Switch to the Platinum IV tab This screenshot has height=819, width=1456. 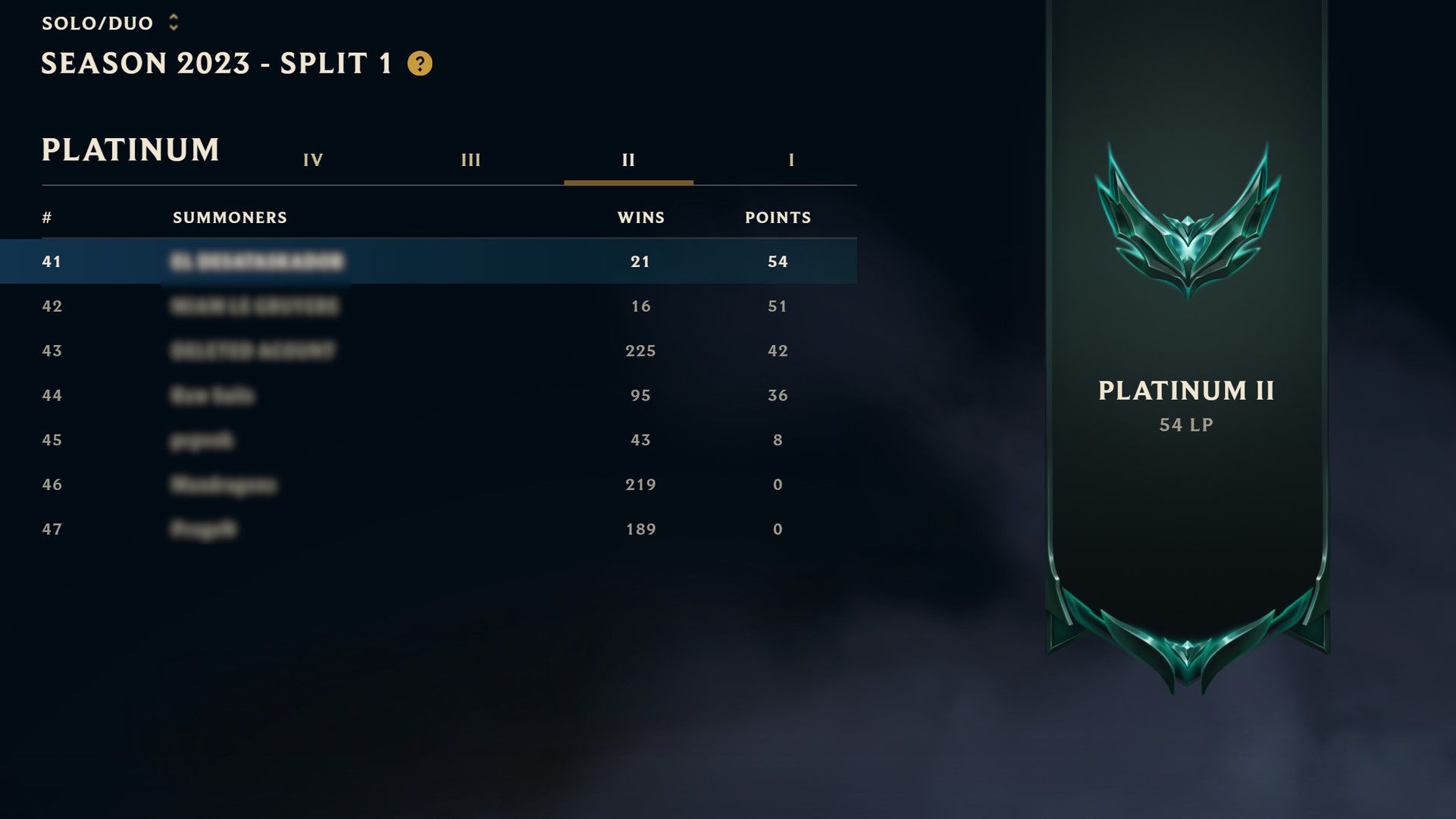pyautogui.click(x=313, y=160)
